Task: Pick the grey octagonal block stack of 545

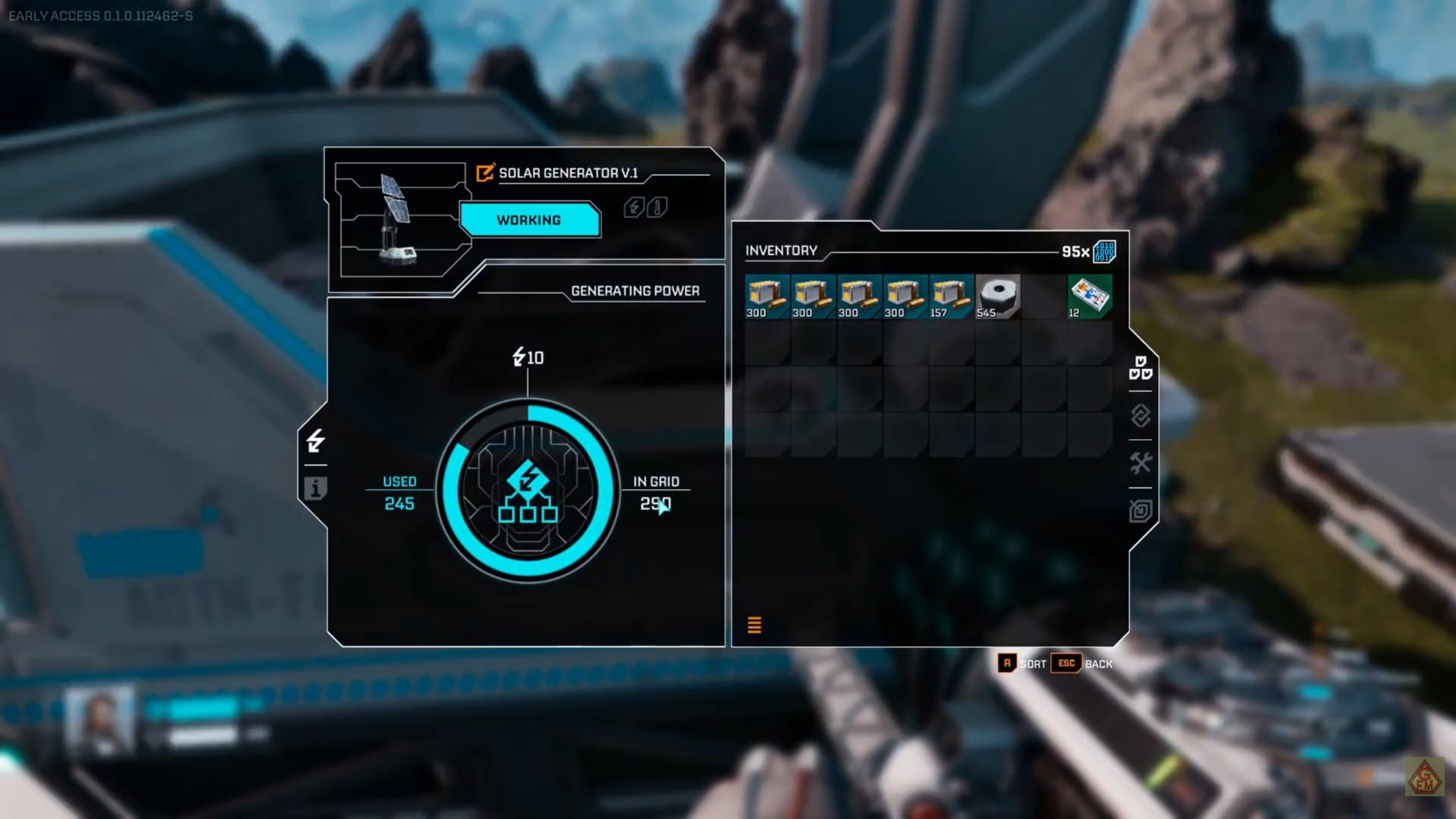Action: point(997,297)
